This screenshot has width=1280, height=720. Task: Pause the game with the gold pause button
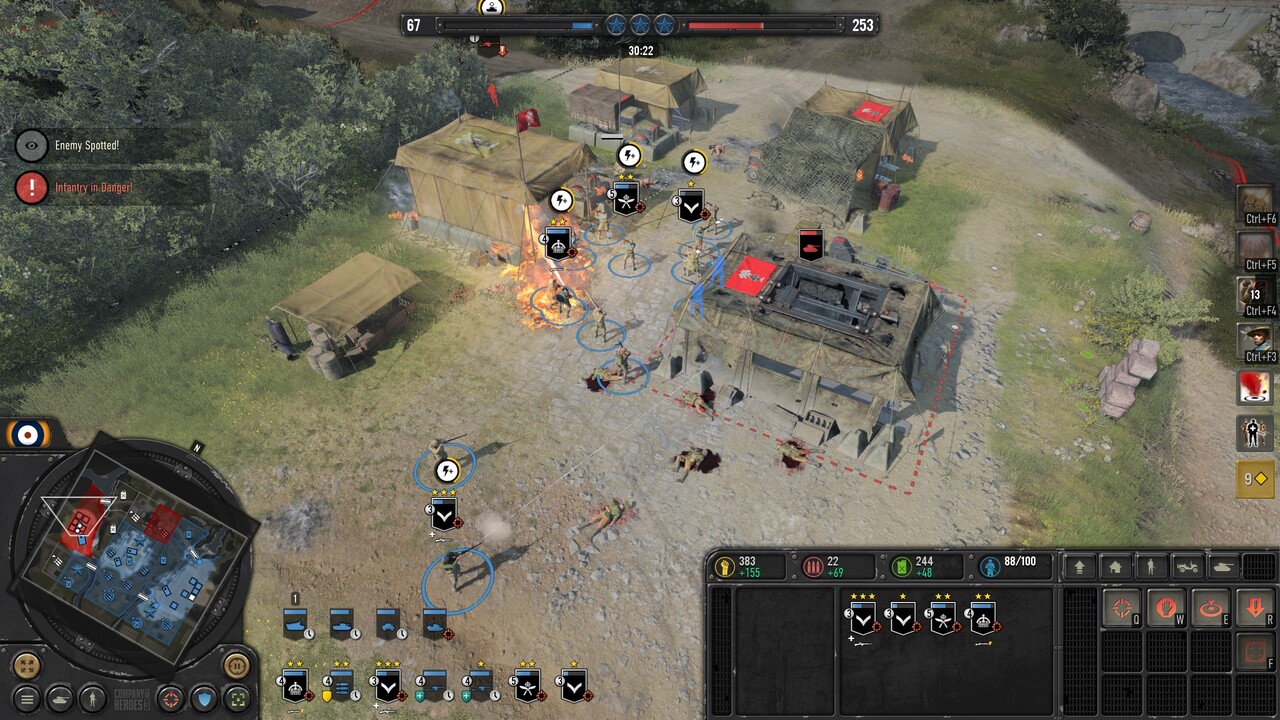pos(237,664)
